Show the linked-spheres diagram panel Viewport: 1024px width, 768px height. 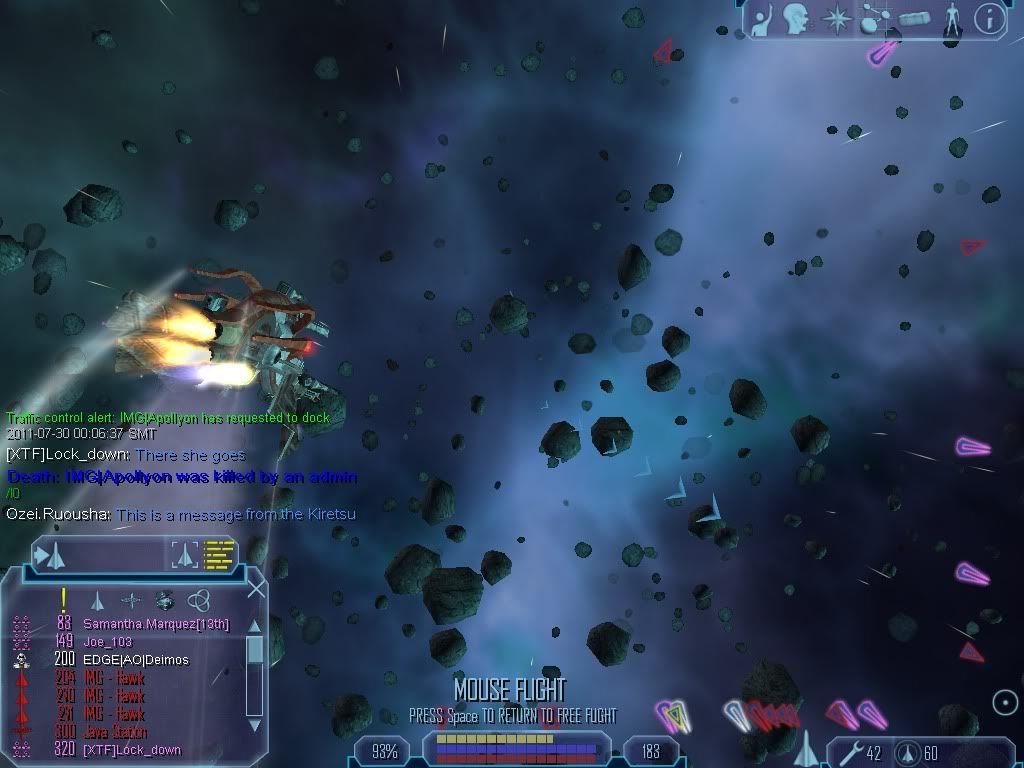[876, 20]
